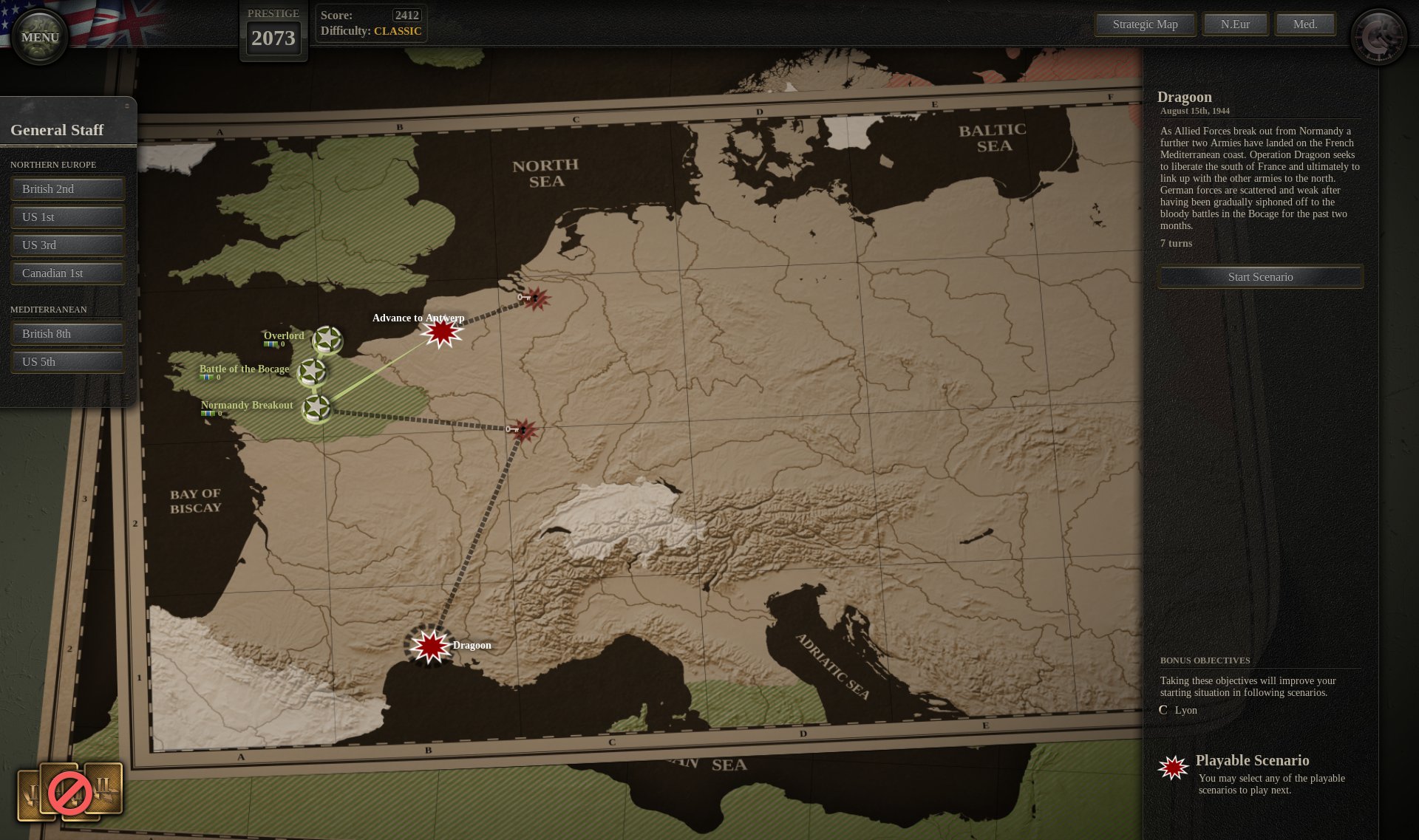Open the round MENU button

click(40, 37)
